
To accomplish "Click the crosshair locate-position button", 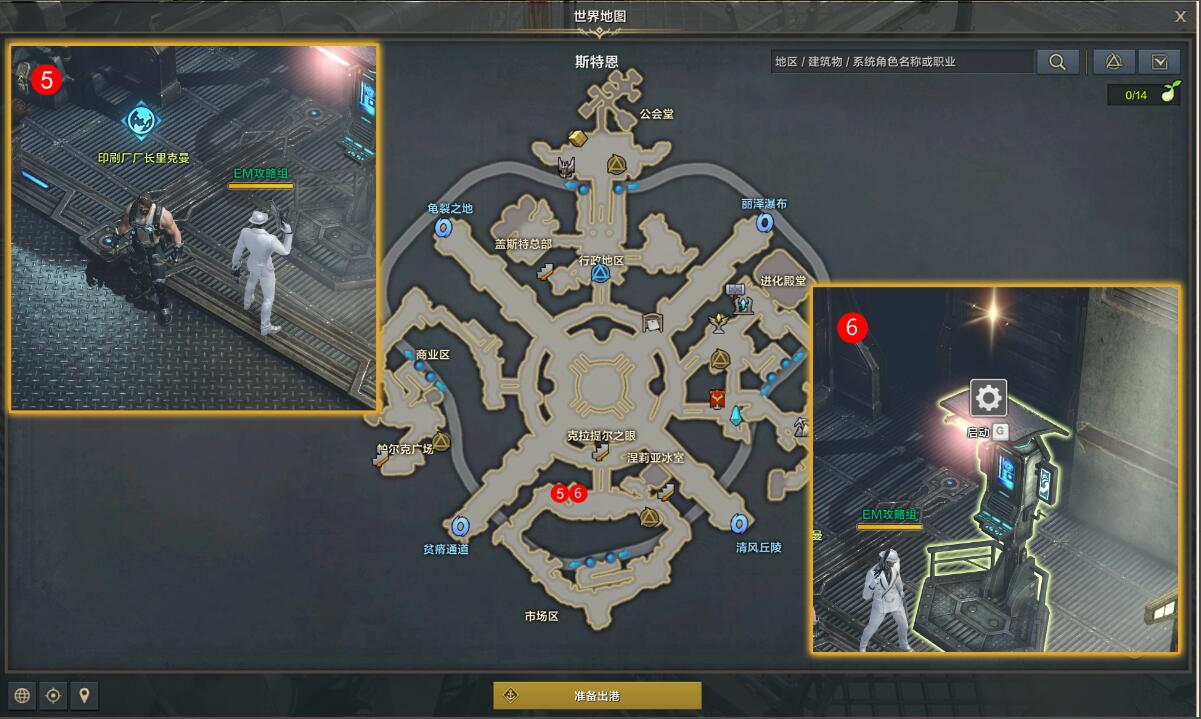I will point(53,695).
